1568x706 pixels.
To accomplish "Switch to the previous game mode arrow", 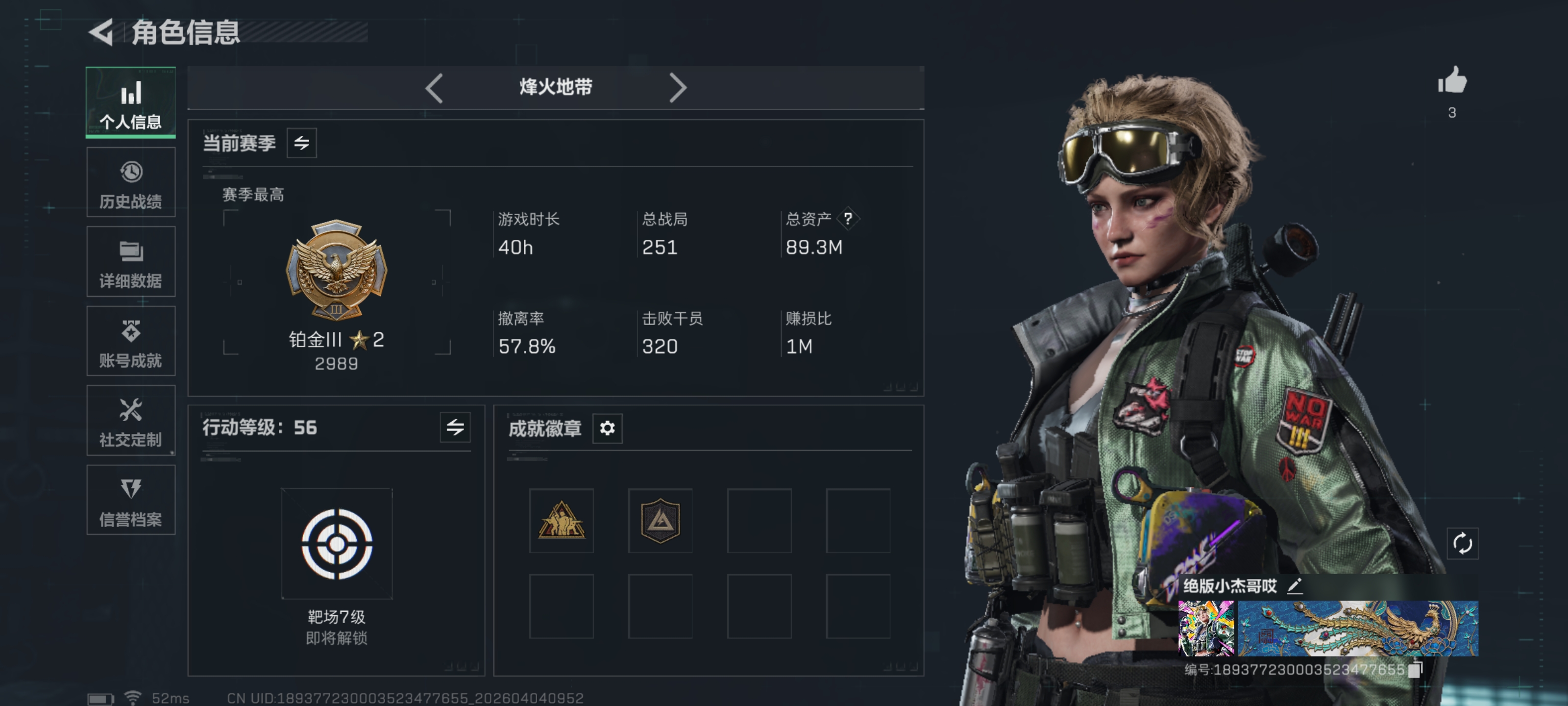I will coord(434,88).
